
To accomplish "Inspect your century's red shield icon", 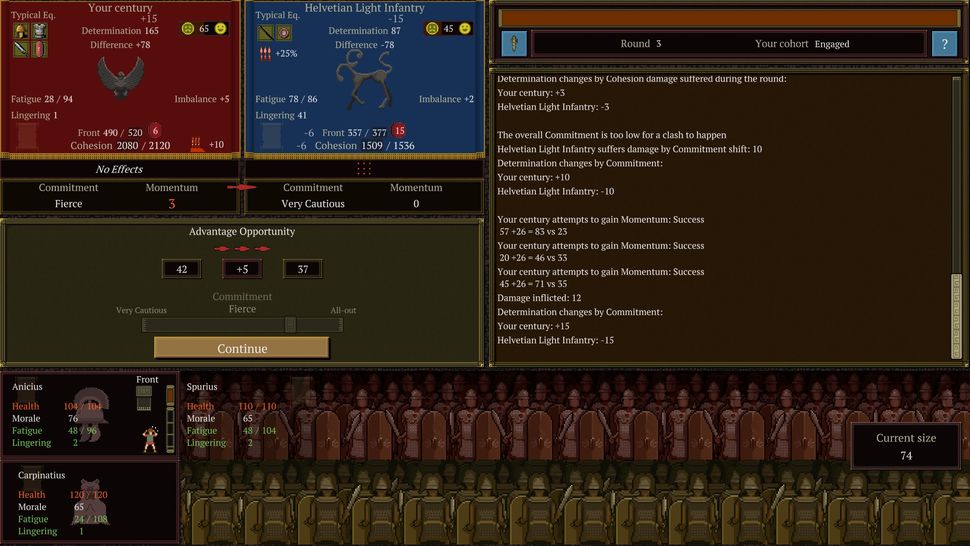I will coord(38,48).
